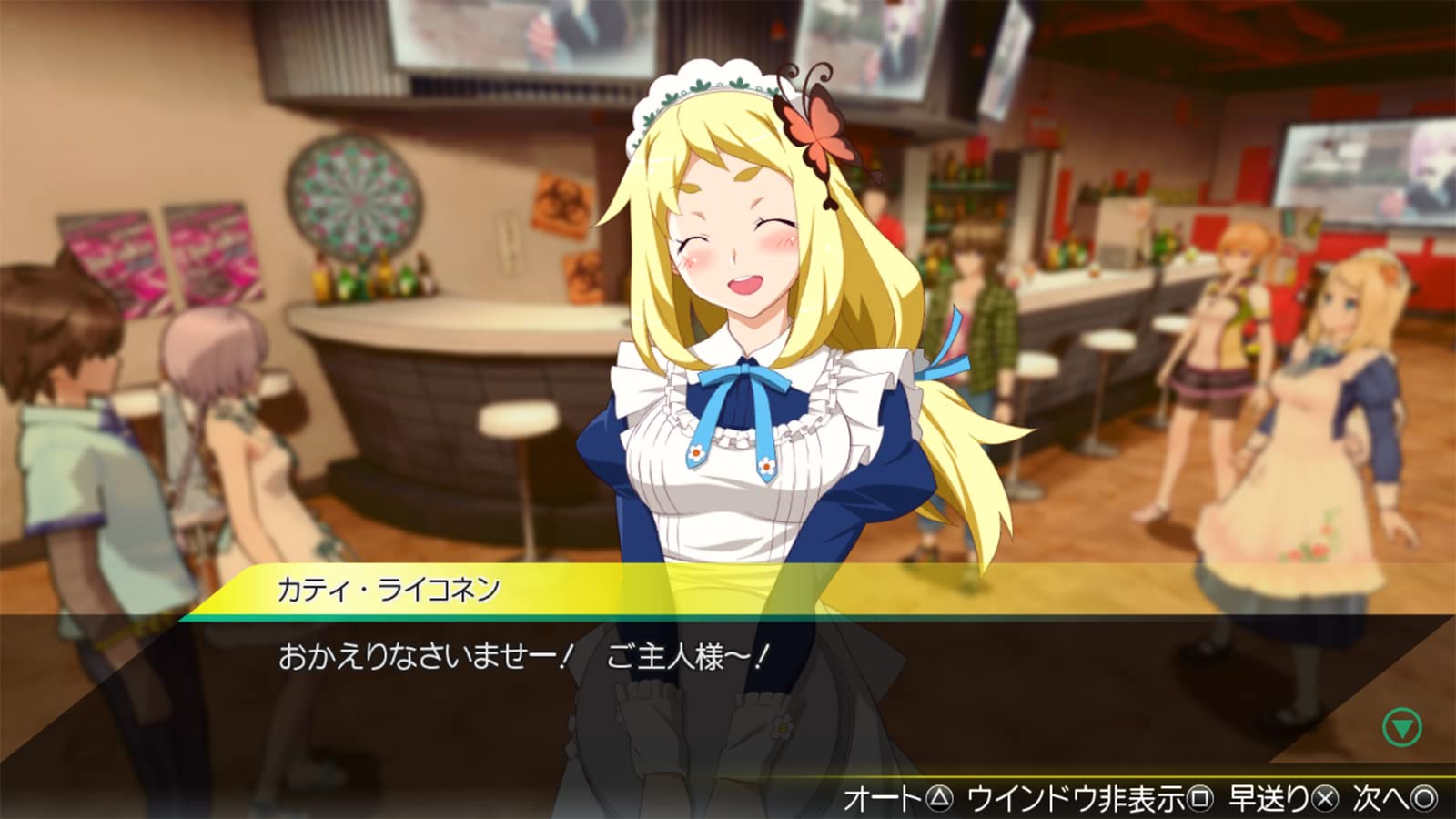Select the bottom prompt bar menu
Image resolution: width=1456 pixels, height=819 pixels.
(x=1165, y=795)
